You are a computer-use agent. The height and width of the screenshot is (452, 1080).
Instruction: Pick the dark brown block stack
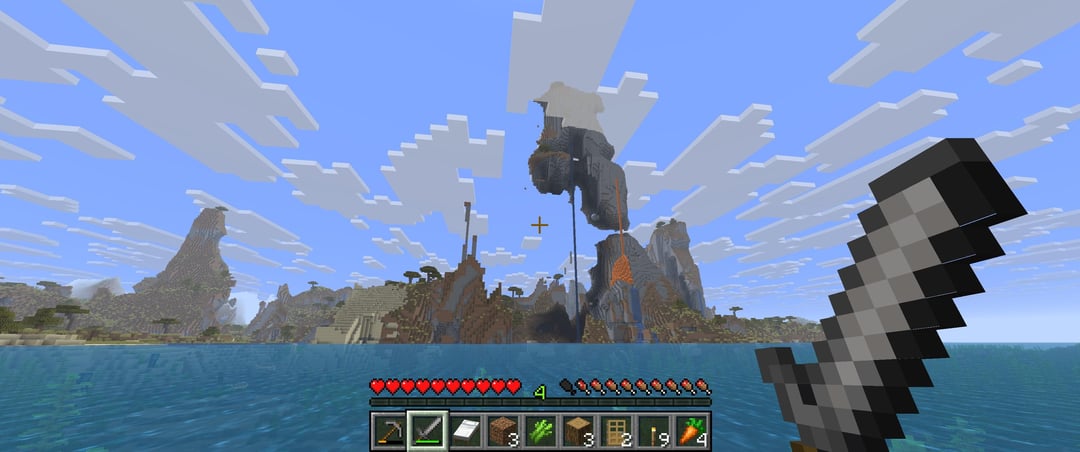click(x=502, y=431)
